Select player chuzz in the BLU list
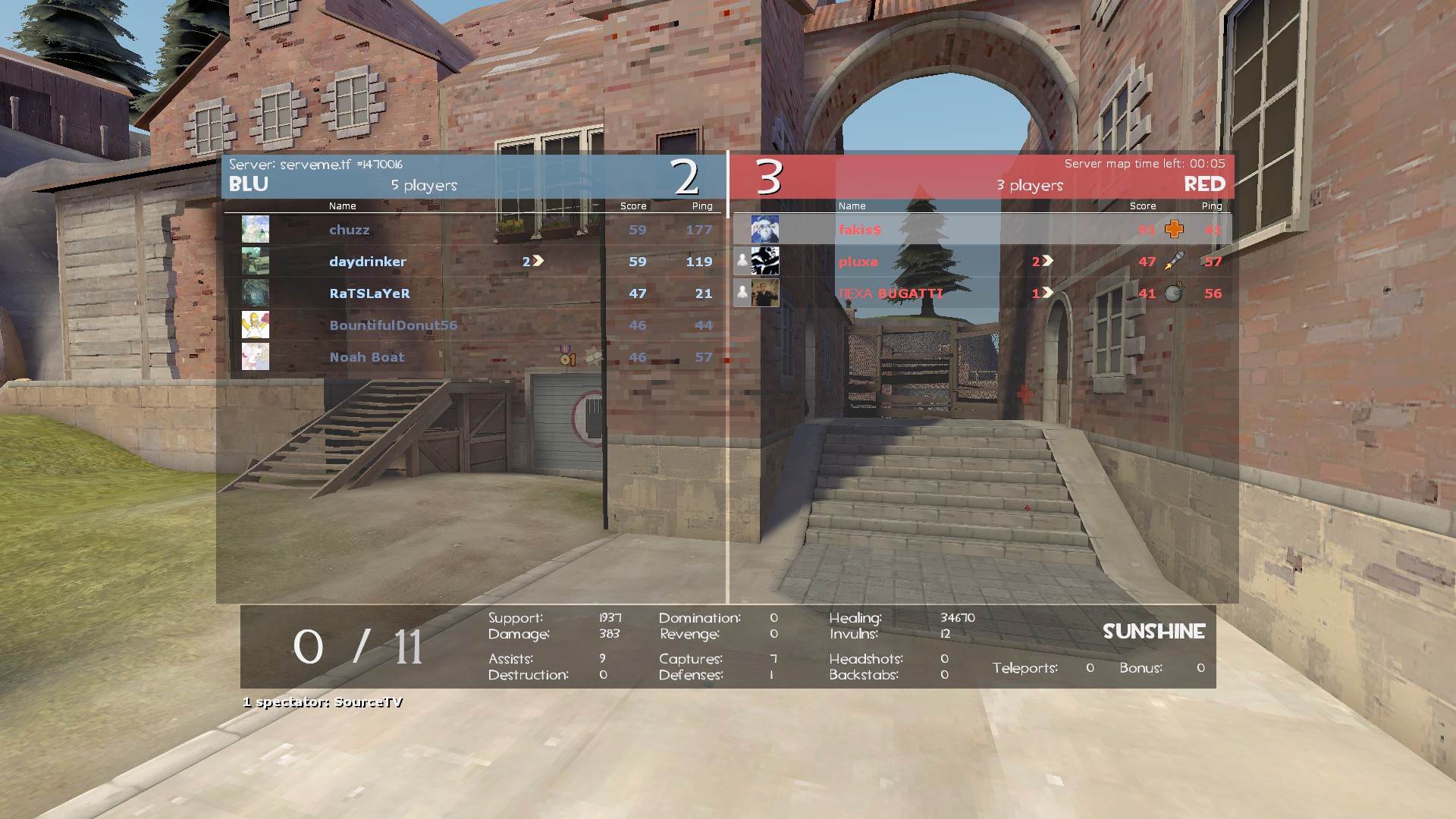 click(350, 230)
